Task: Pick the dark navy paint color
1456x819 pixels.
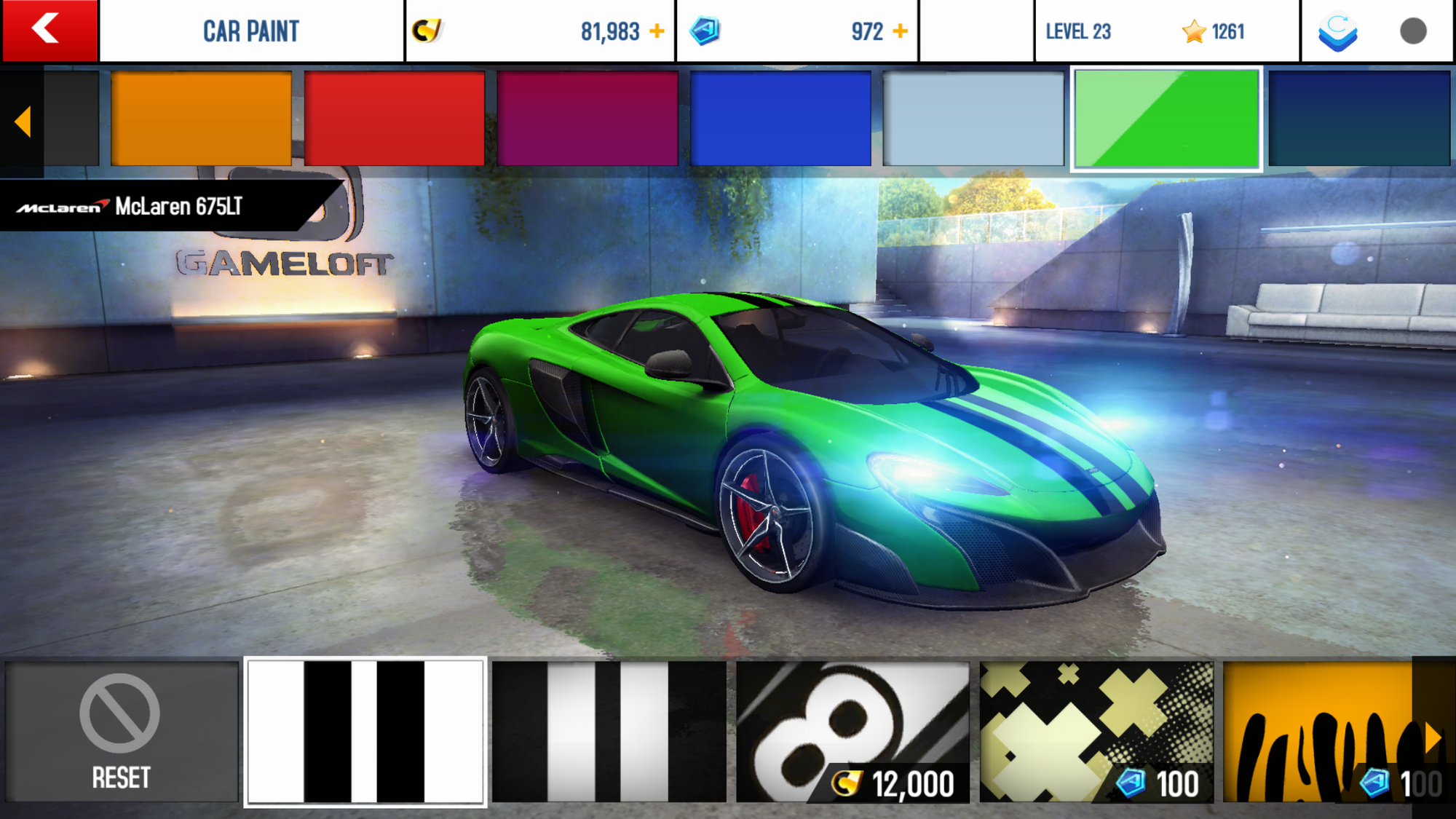Action: click(1359, 119)
